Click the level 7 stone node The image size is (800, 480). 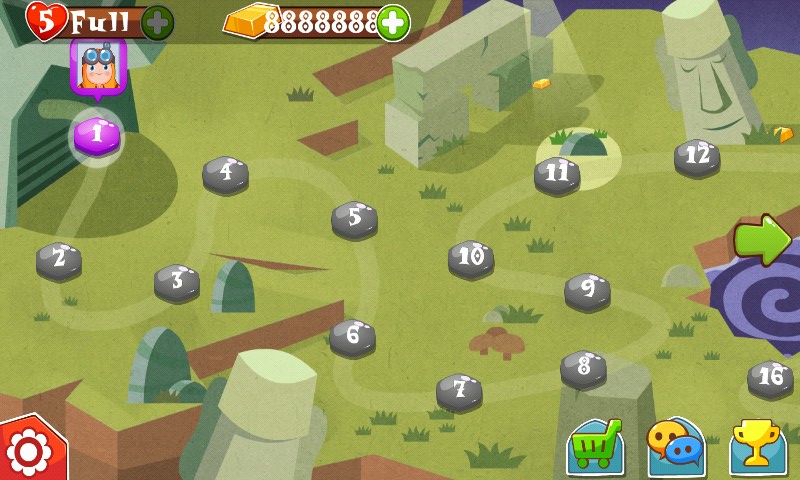459,391
